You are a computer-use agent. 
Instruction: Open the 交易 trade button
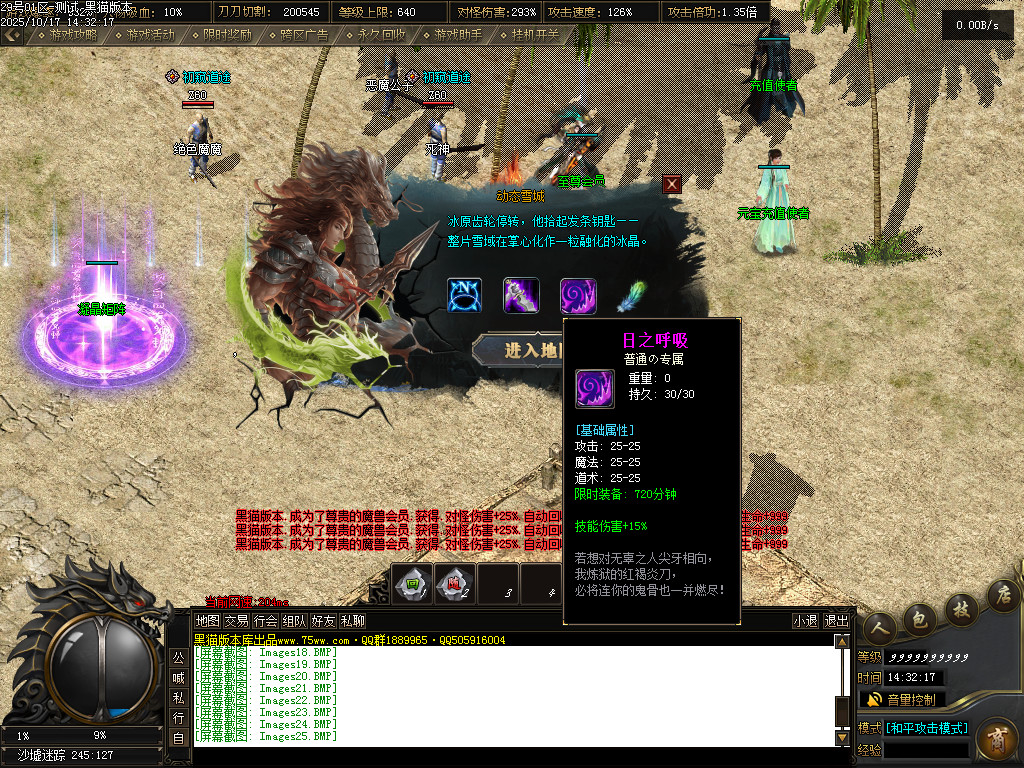click(x=236, y=621)
